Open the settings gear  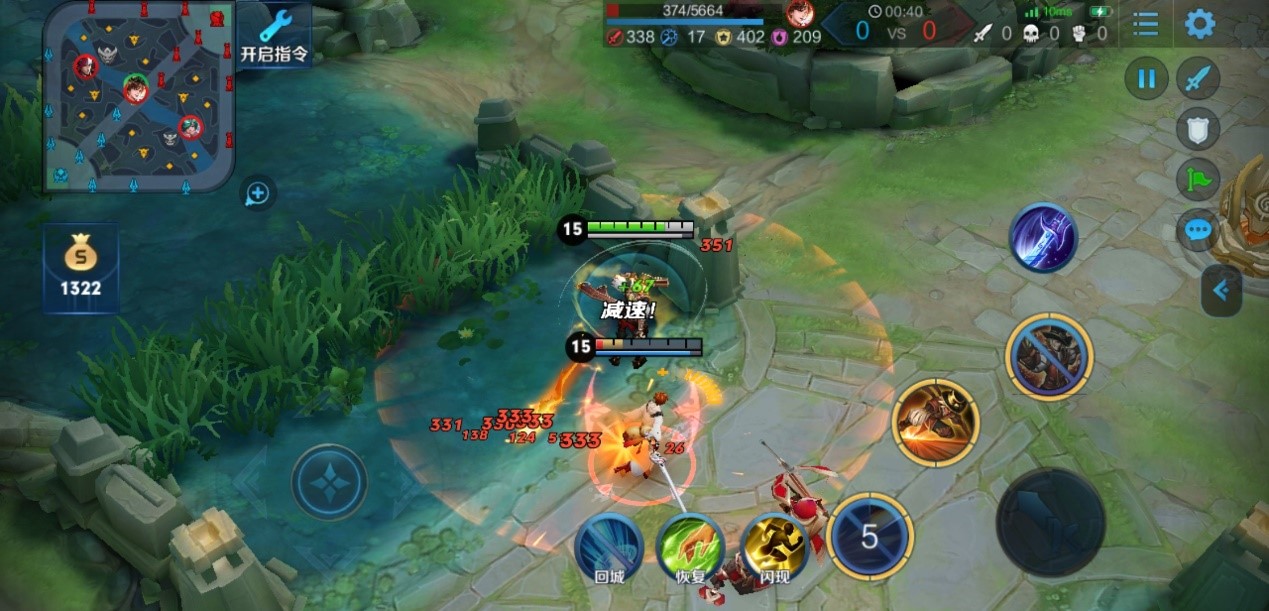1199,24
